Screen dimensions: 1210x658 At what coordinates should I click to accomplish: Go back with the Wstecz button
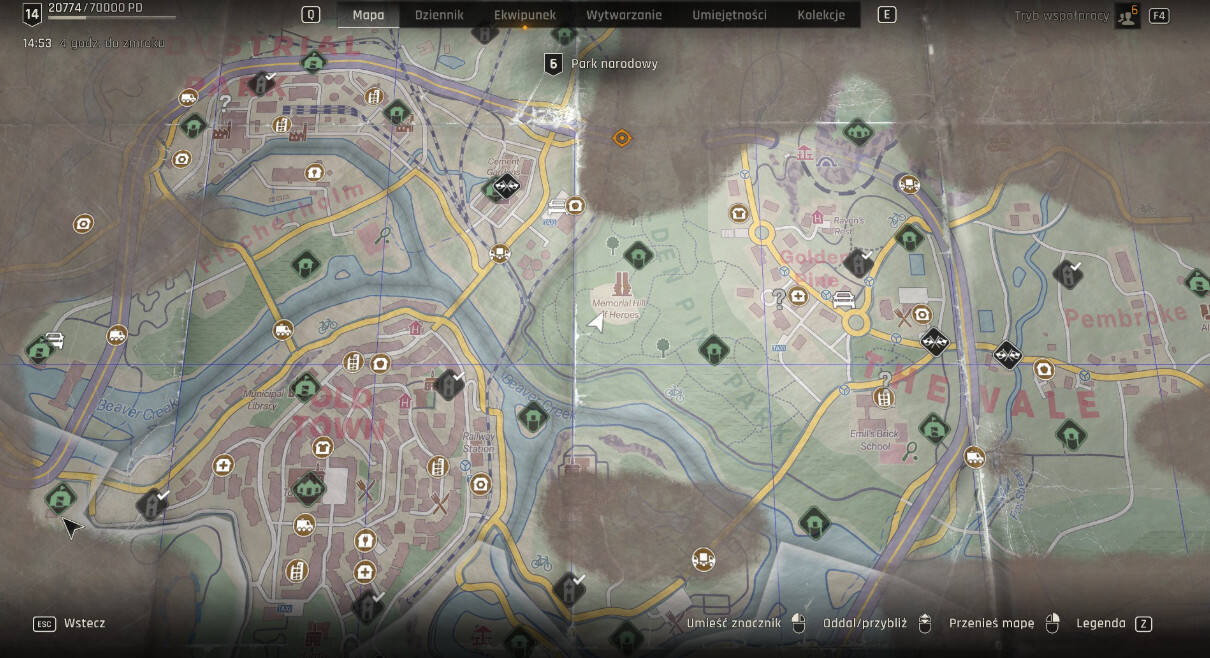84,623
